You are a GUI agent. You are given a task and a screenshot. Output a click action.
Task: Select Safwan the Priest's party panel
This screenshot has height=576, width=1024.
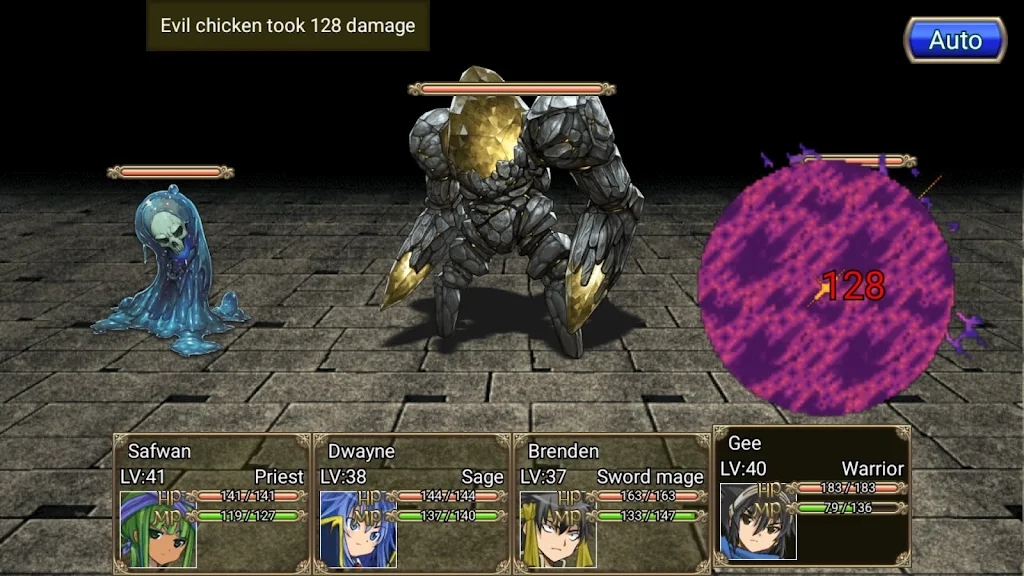[211, 503]
